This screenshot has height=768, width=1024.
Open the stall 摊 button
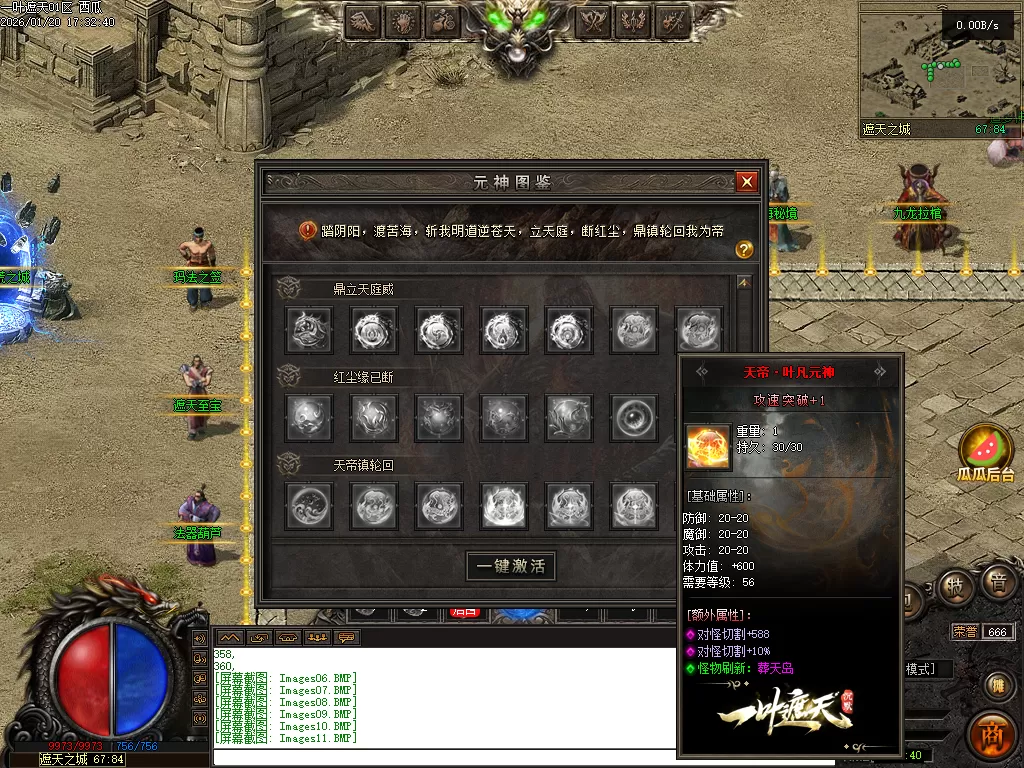tap(996, 685)
